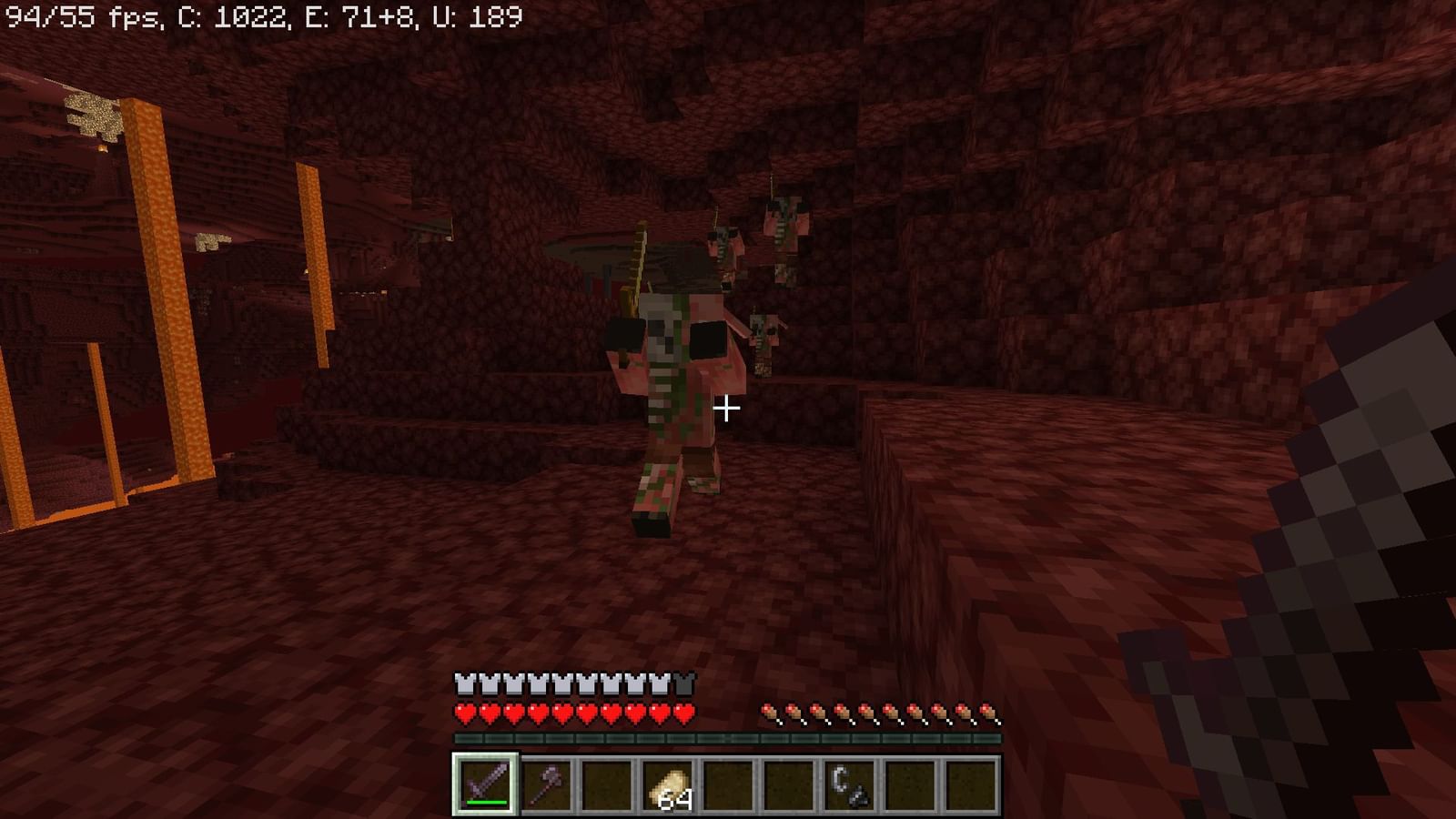Click the rightmost hunger drumstick icon
This screenshot has height=819, width=1456.
(x=987, y=713)
